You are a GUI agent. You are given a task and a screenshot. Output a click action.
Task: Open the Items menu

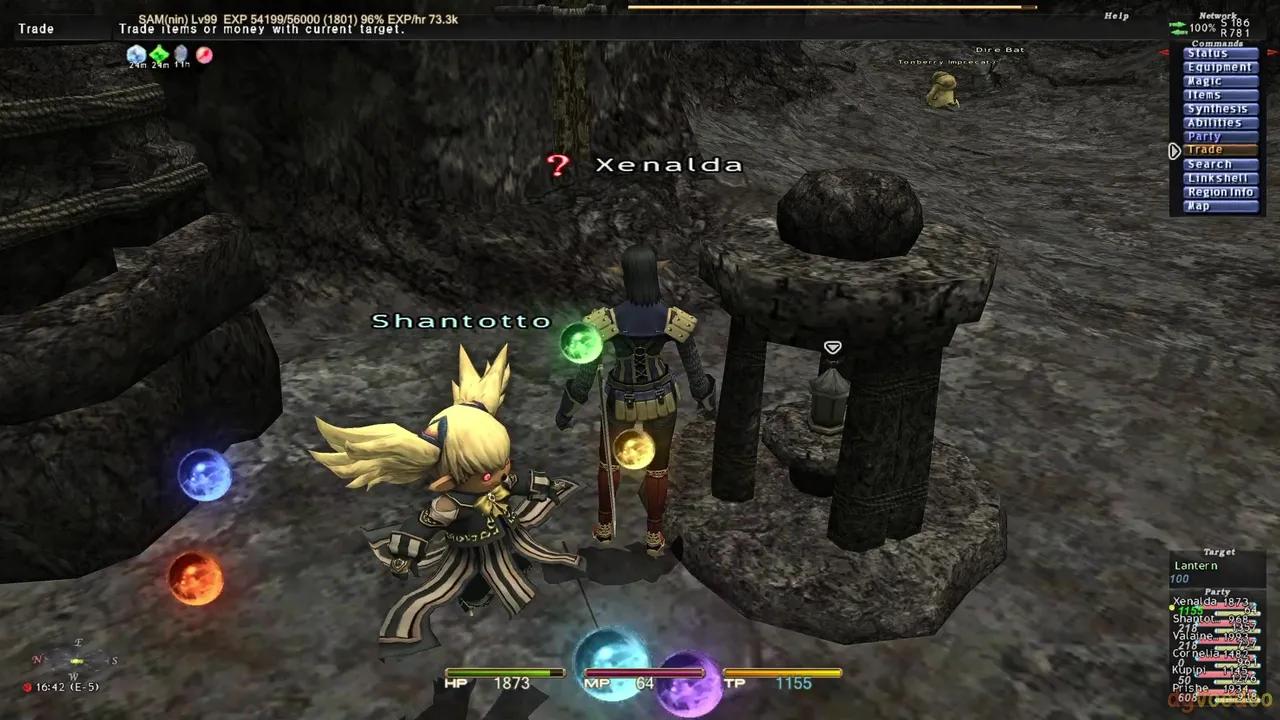(1220, 96)
